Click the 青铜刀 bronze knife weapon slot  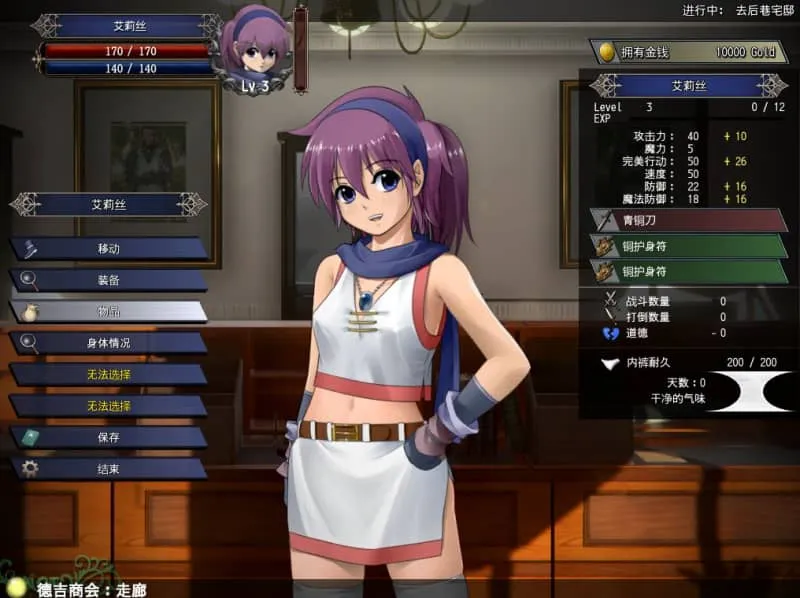point(689,220)
